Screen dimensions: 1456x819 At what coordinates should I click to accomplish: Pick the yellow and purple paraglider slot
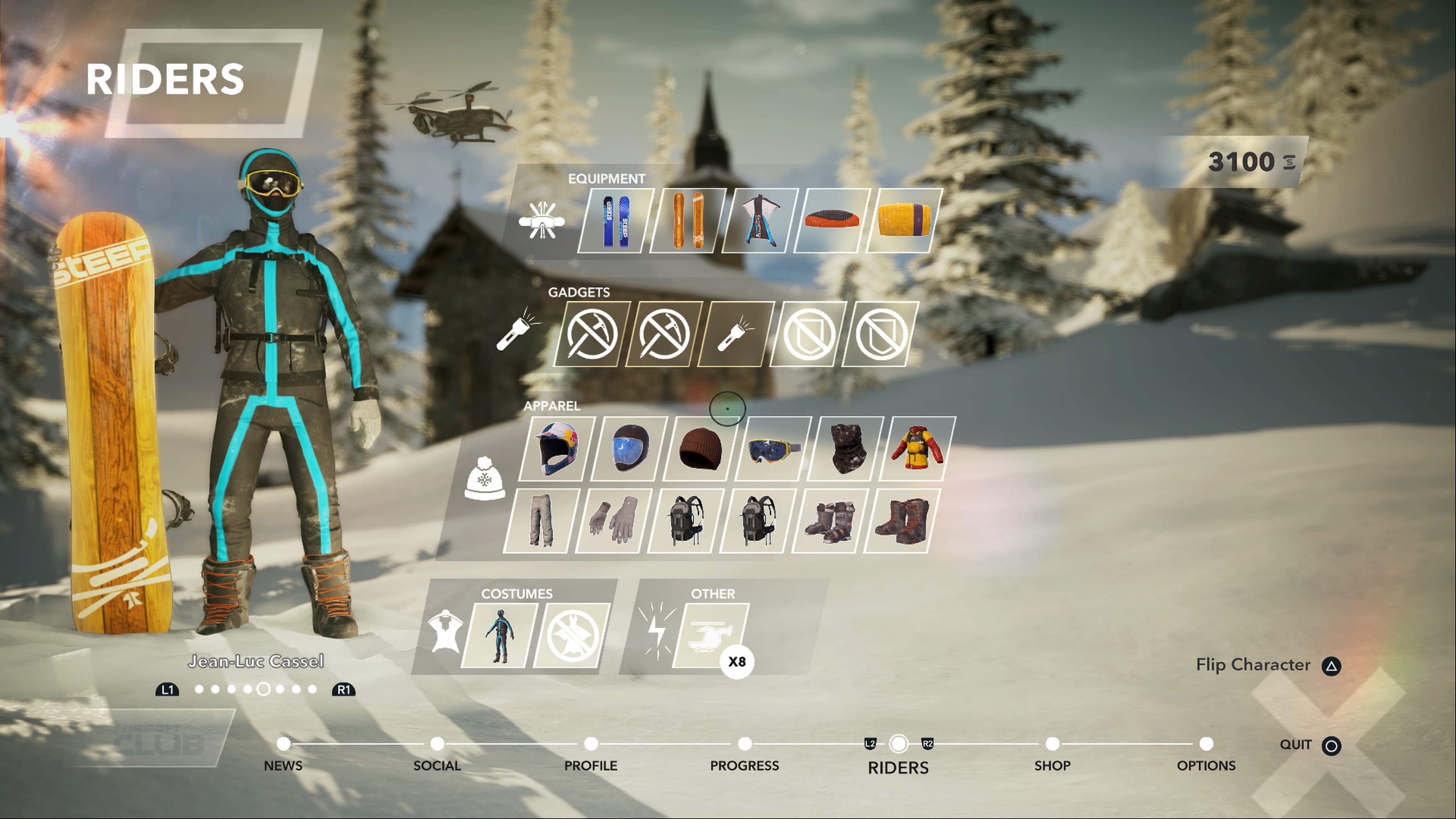click(x=904, y=221)
